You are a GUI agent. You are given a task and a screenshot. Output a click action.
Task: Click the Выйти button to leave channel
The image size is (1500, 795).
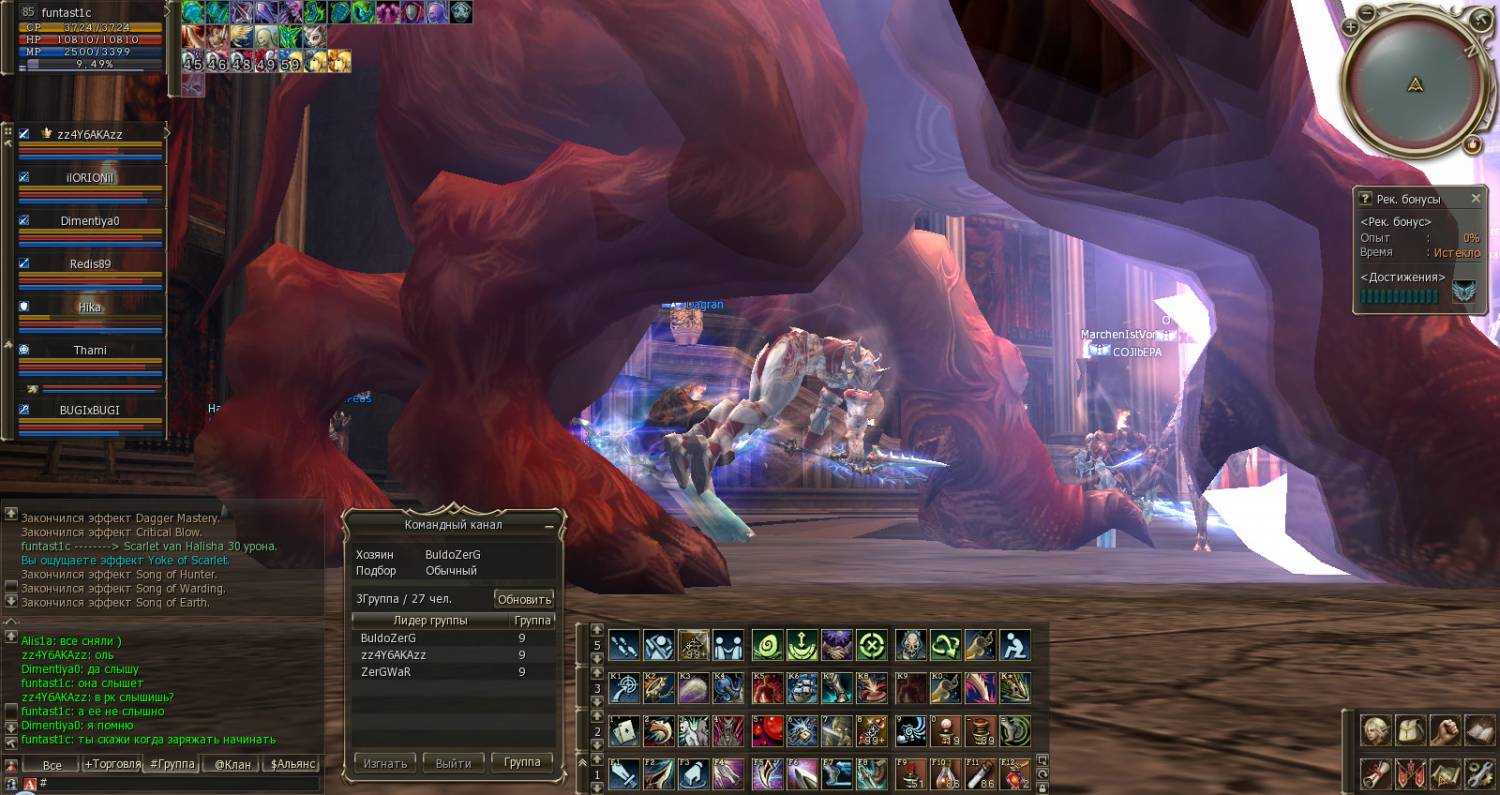pos(453,763)
